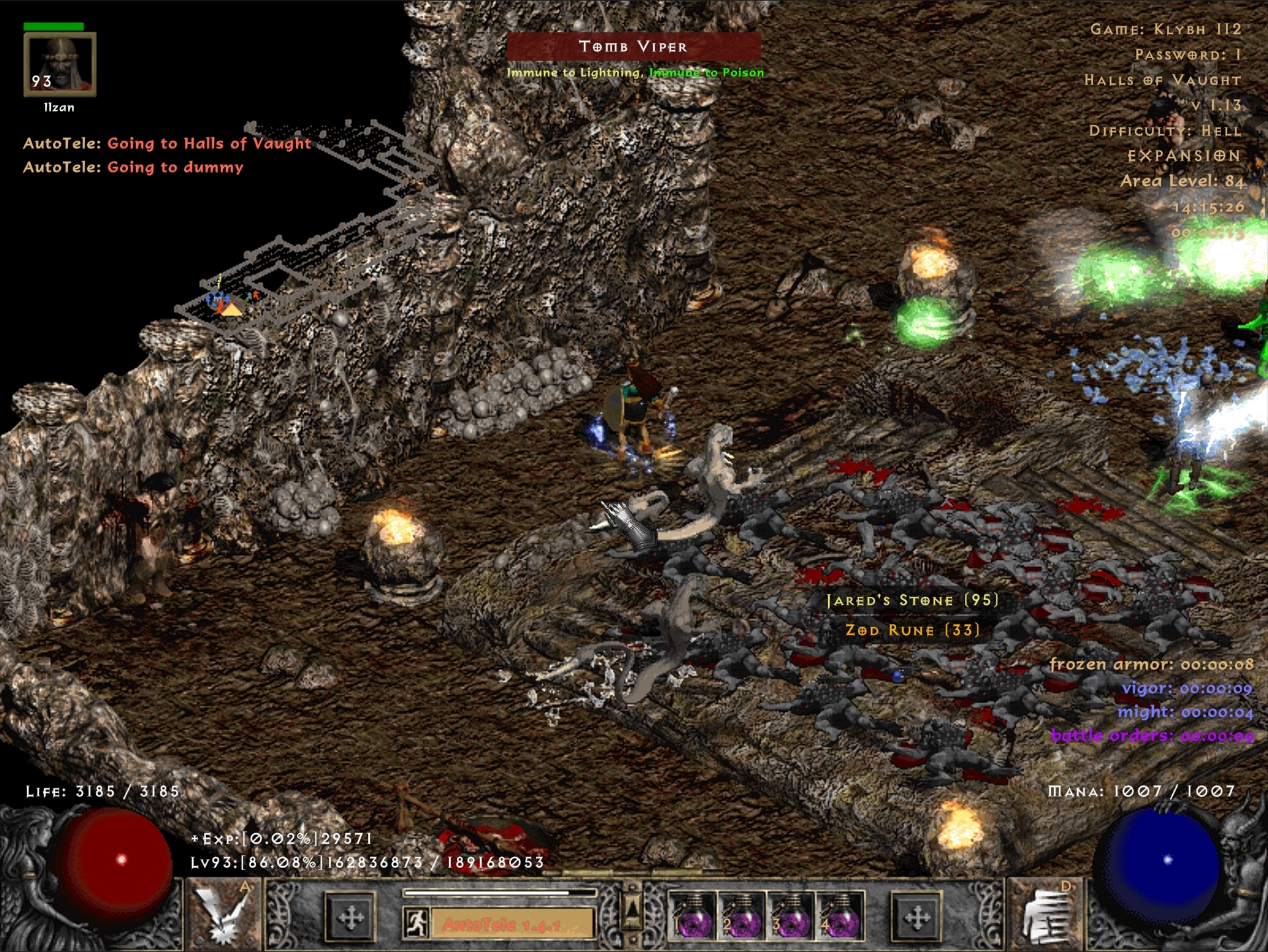1268x952 pixels.
Task: Use rejuvenation potion in belt slot 1
Action: point(692,916)
